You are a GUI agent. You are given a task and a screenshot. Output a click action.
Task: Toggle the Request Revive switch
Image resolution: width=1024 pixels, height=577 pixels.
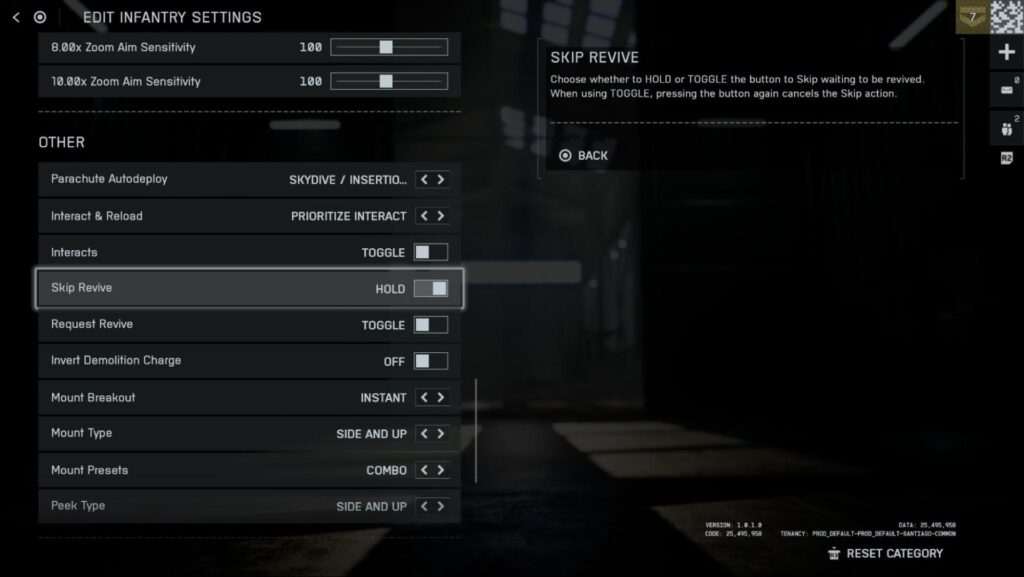click(x=431, y=325)
